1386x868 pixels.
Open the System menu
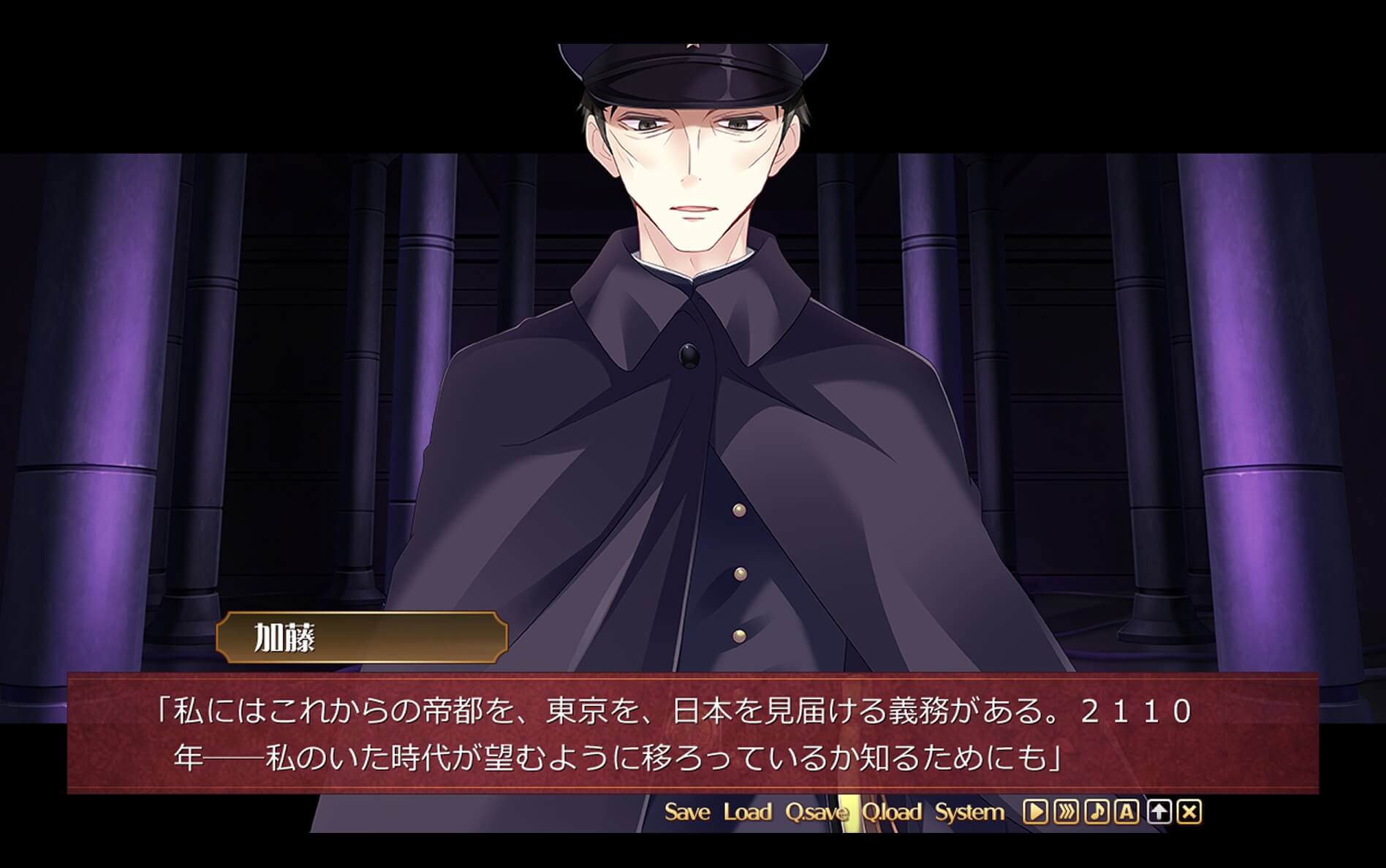click(x=969, y=812)
